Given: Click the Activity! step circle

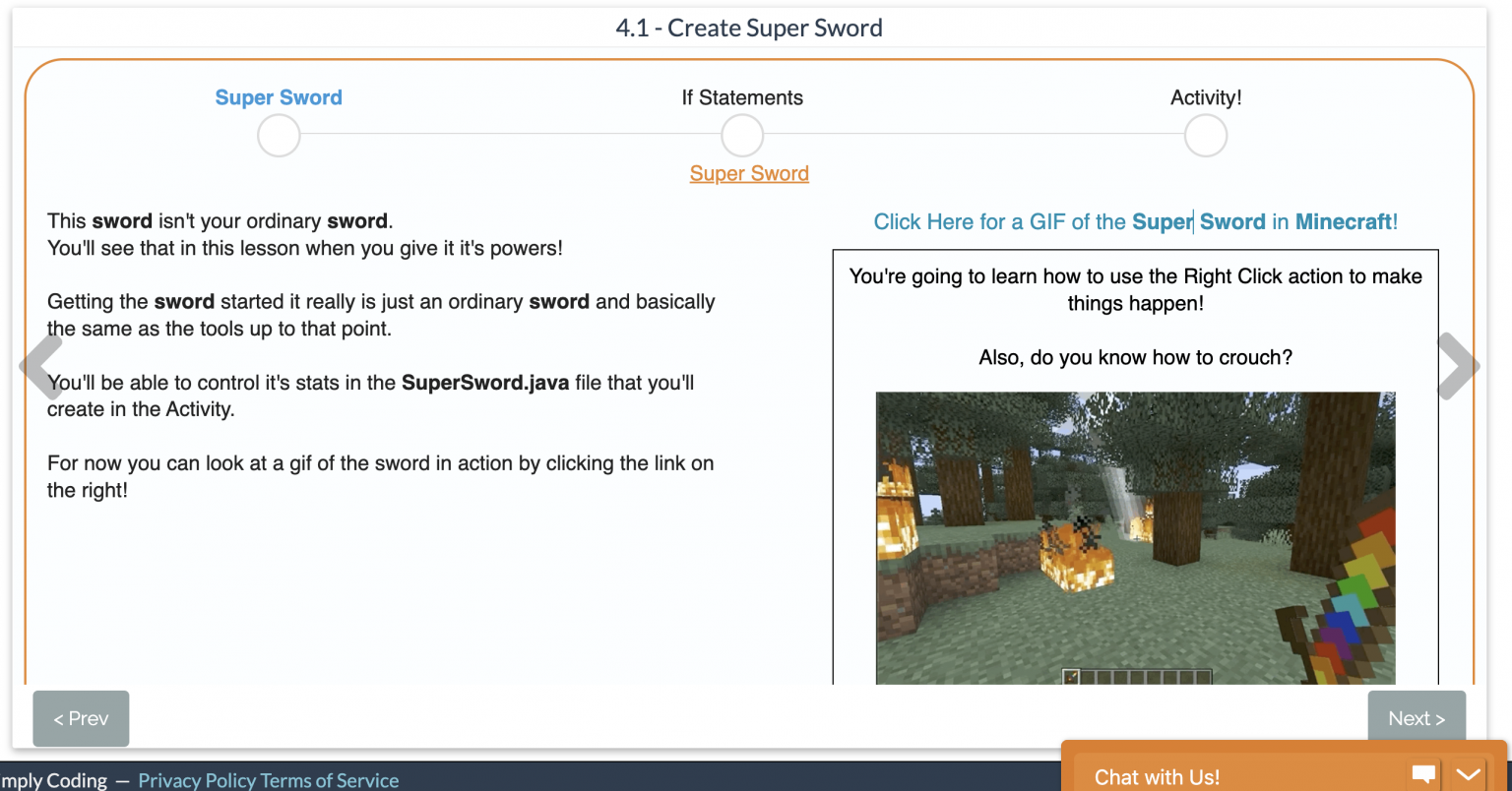Looking at the screenshot, I should (x=1206, y=135).
